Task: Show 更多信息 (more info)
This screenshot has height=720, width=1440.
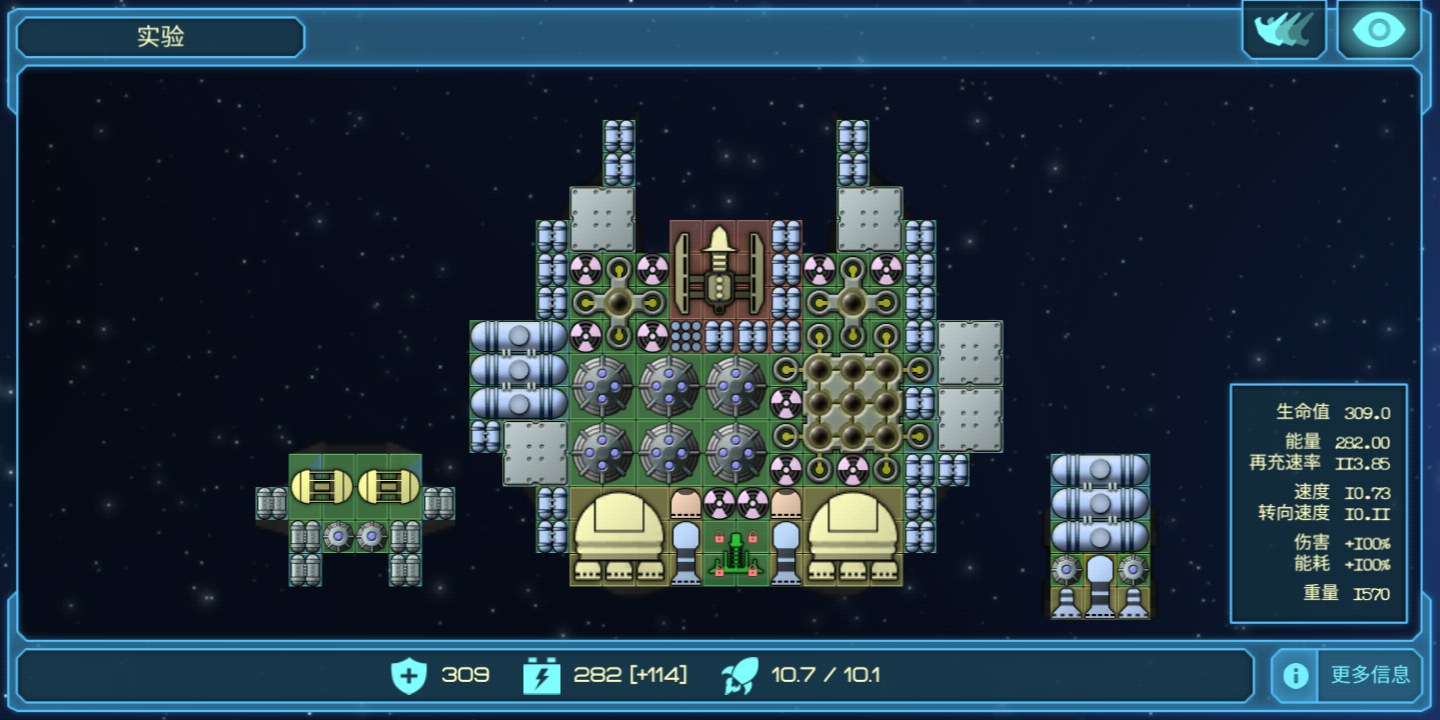Action: (x=1346, y=675)
